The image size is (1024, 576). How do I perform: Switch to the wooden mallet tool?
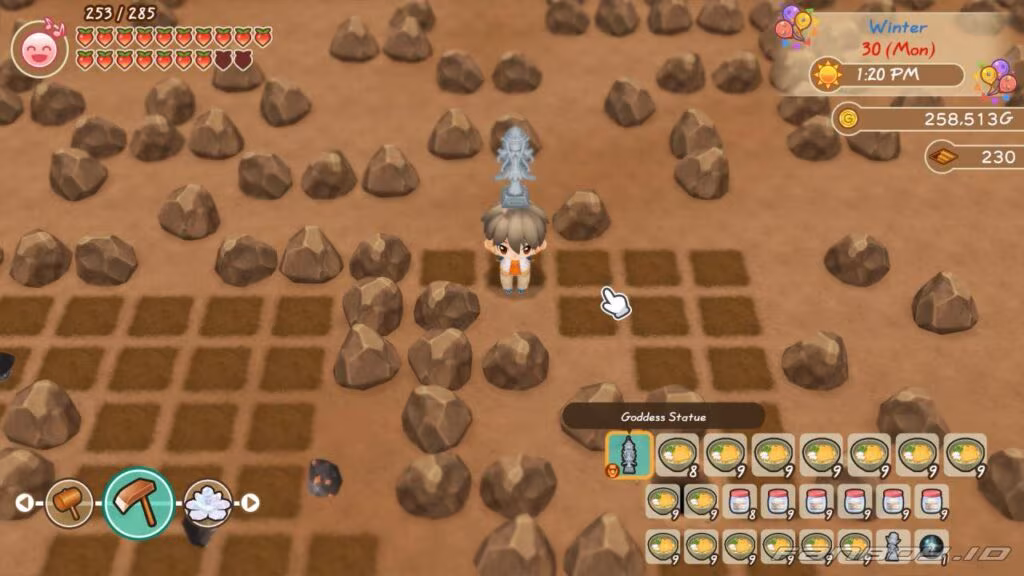click(69, 502)
